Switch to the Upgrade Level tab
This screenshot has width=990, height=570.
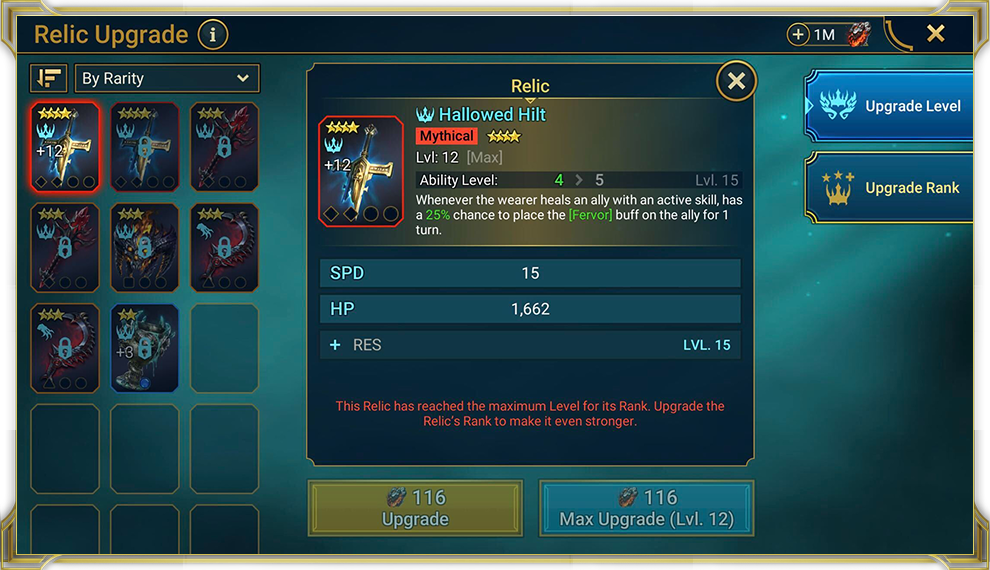tap(889, 106)
